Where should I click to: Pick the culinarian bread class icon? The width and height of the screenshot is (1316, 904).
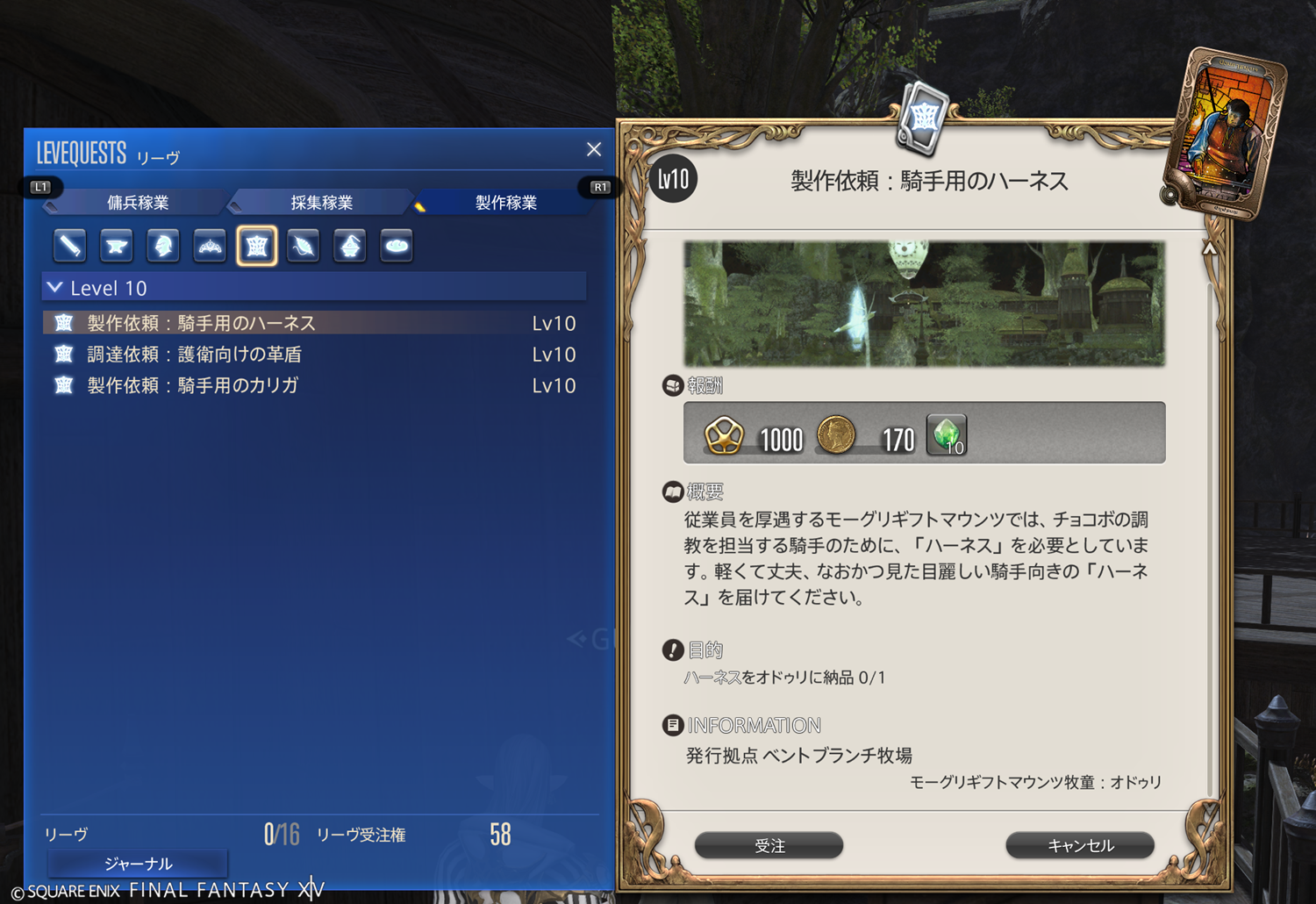[397, 246]
